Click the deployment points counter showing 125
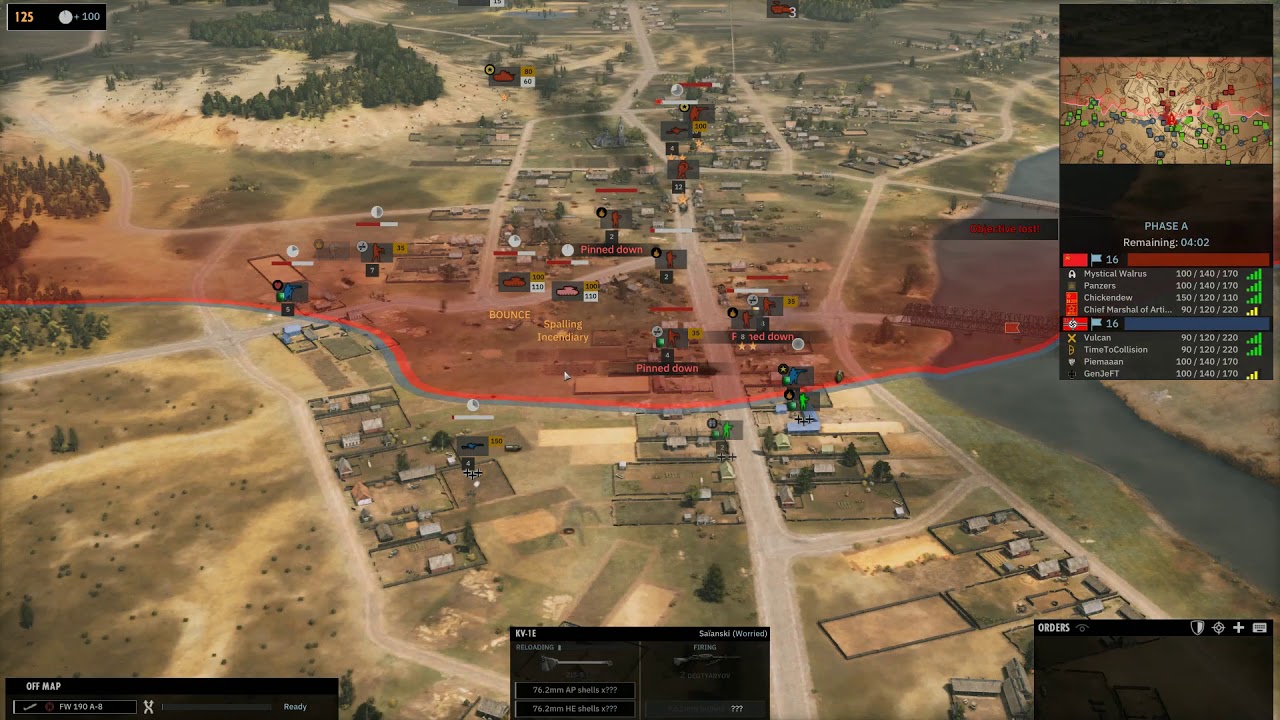This screenshot has height=720, width=1280. coord(24,17)
